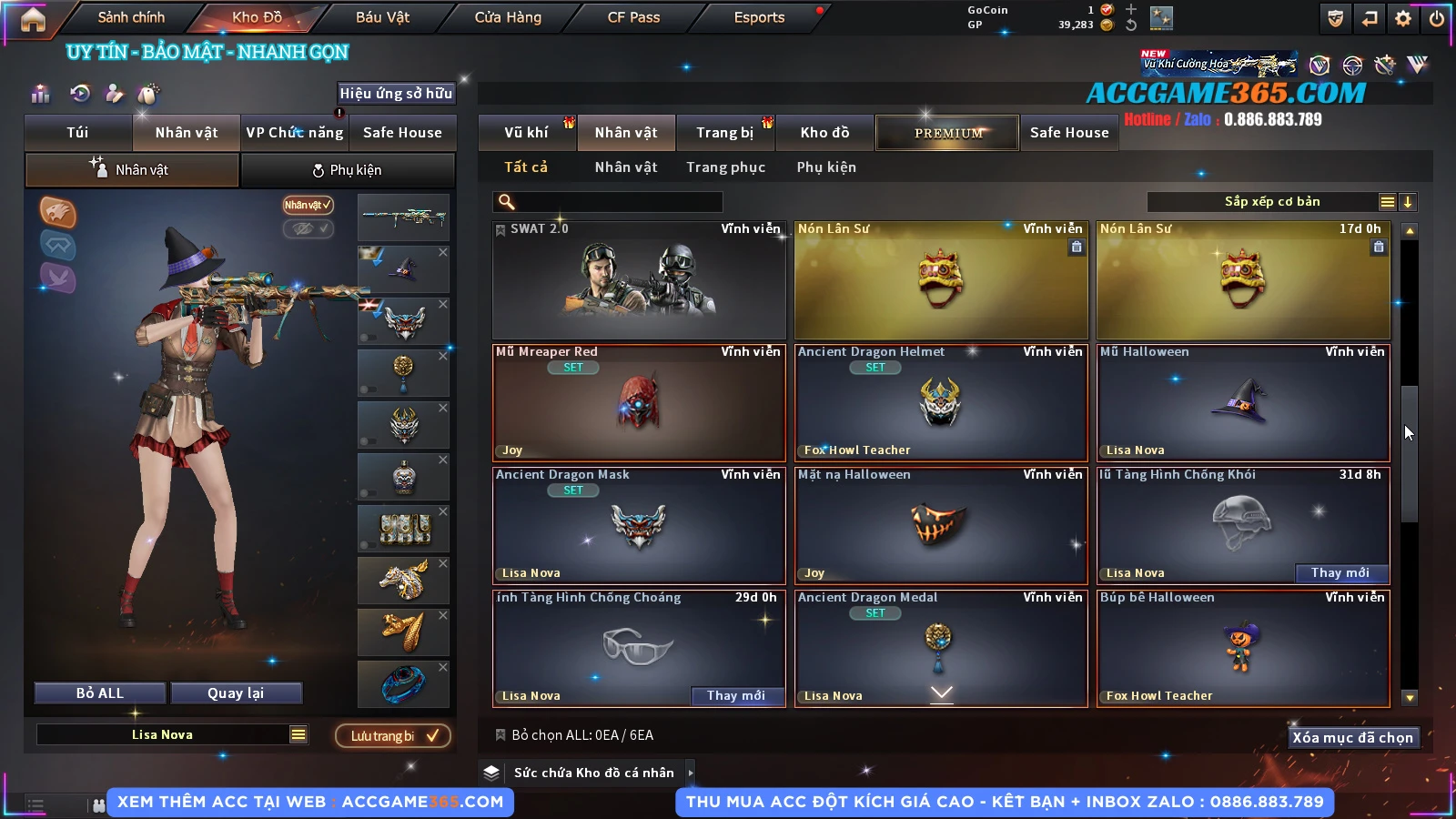1456x819 pixels.
Task: Click the power exit button
Action: 1437,18
